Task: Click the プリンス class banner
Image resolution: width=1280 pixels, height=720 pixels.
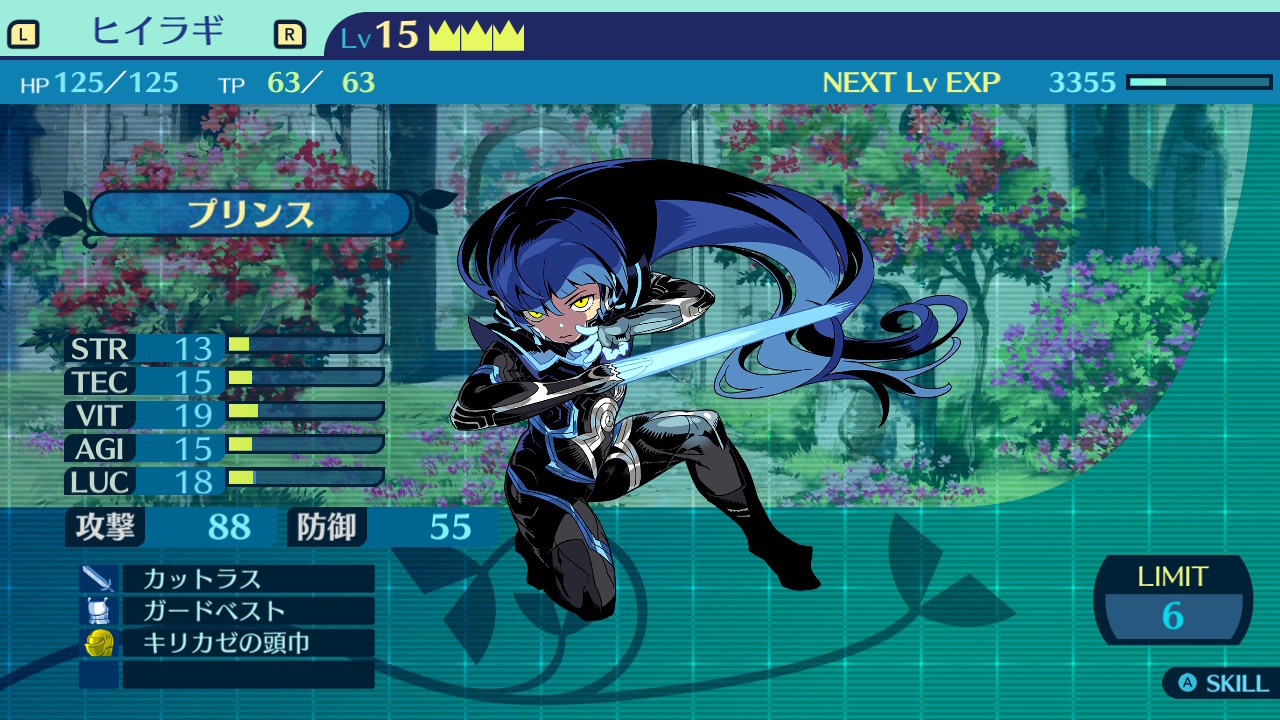Action: pyautogui.click(x=250, y=214)
